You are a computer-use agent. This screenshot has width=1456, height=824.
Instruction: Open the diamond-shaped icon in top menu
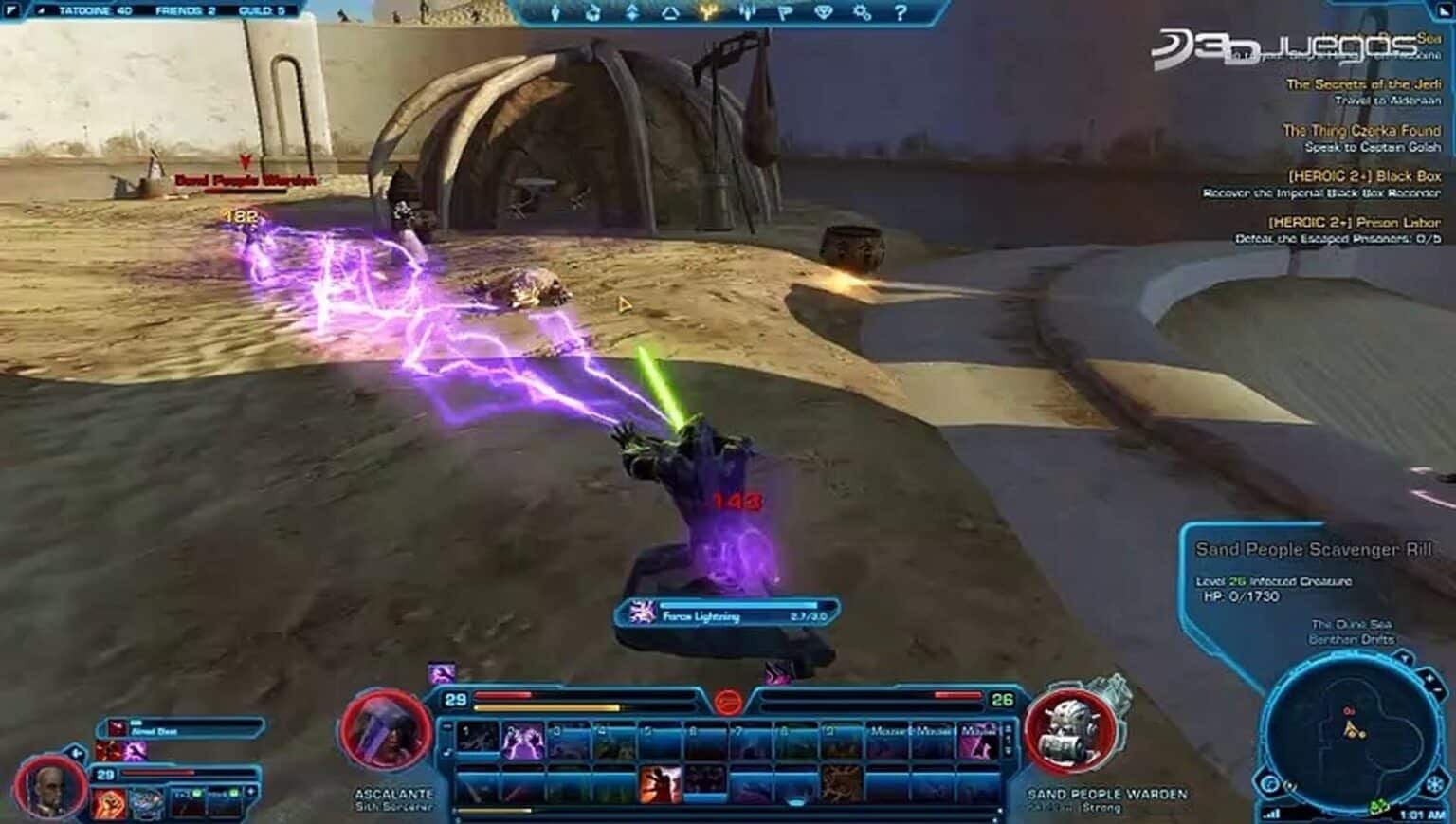823,12
